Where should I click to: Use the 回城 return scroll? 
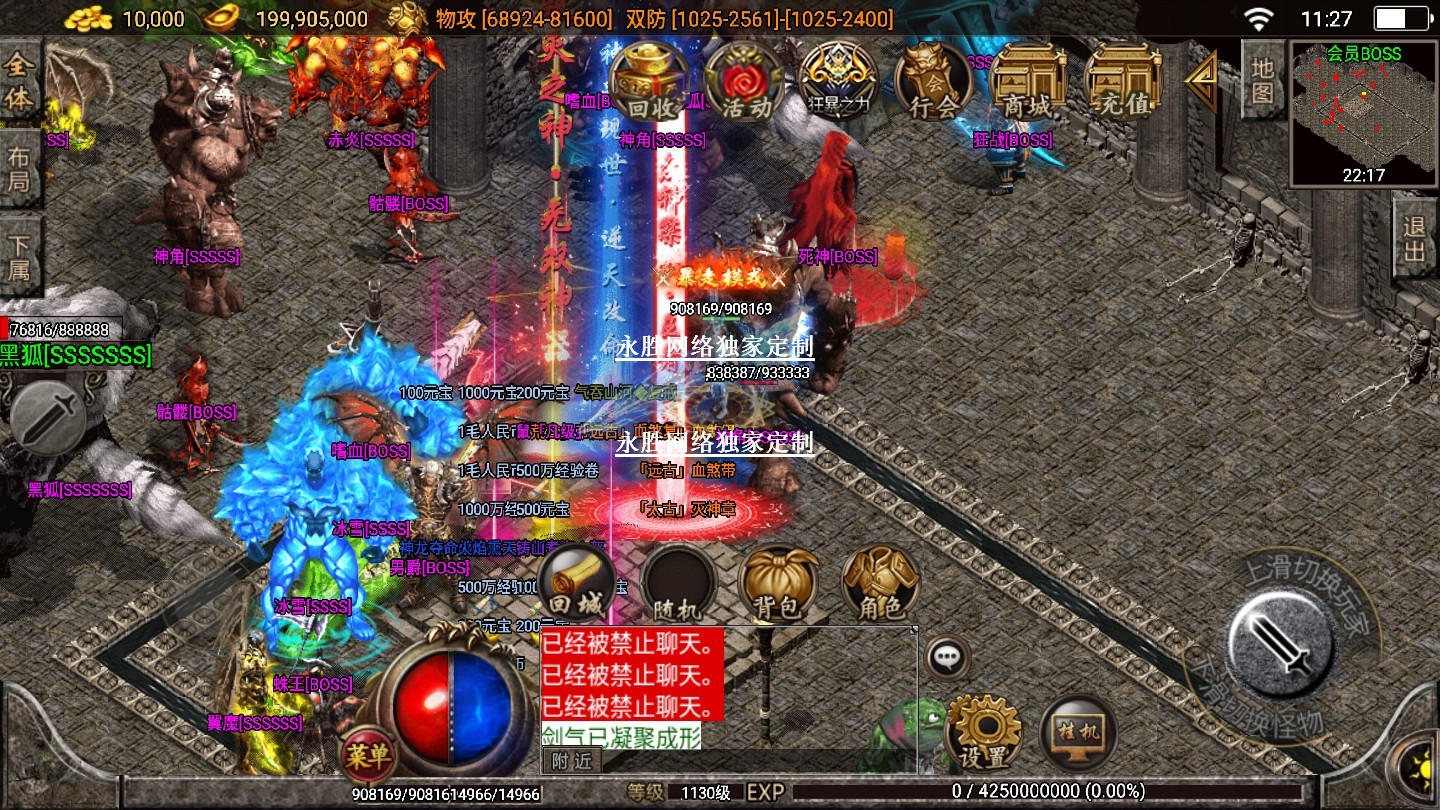tap(577, 583)
